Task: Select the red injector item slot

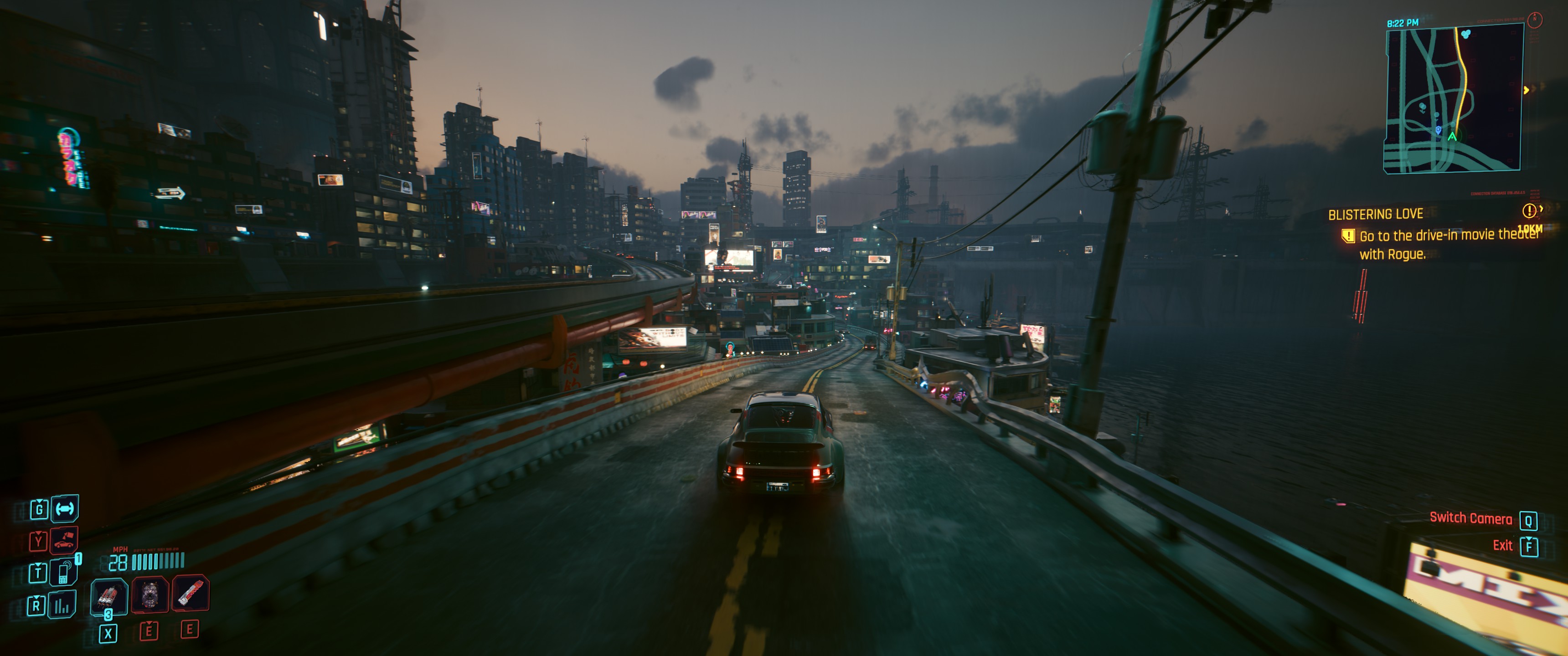Action: 191,593
